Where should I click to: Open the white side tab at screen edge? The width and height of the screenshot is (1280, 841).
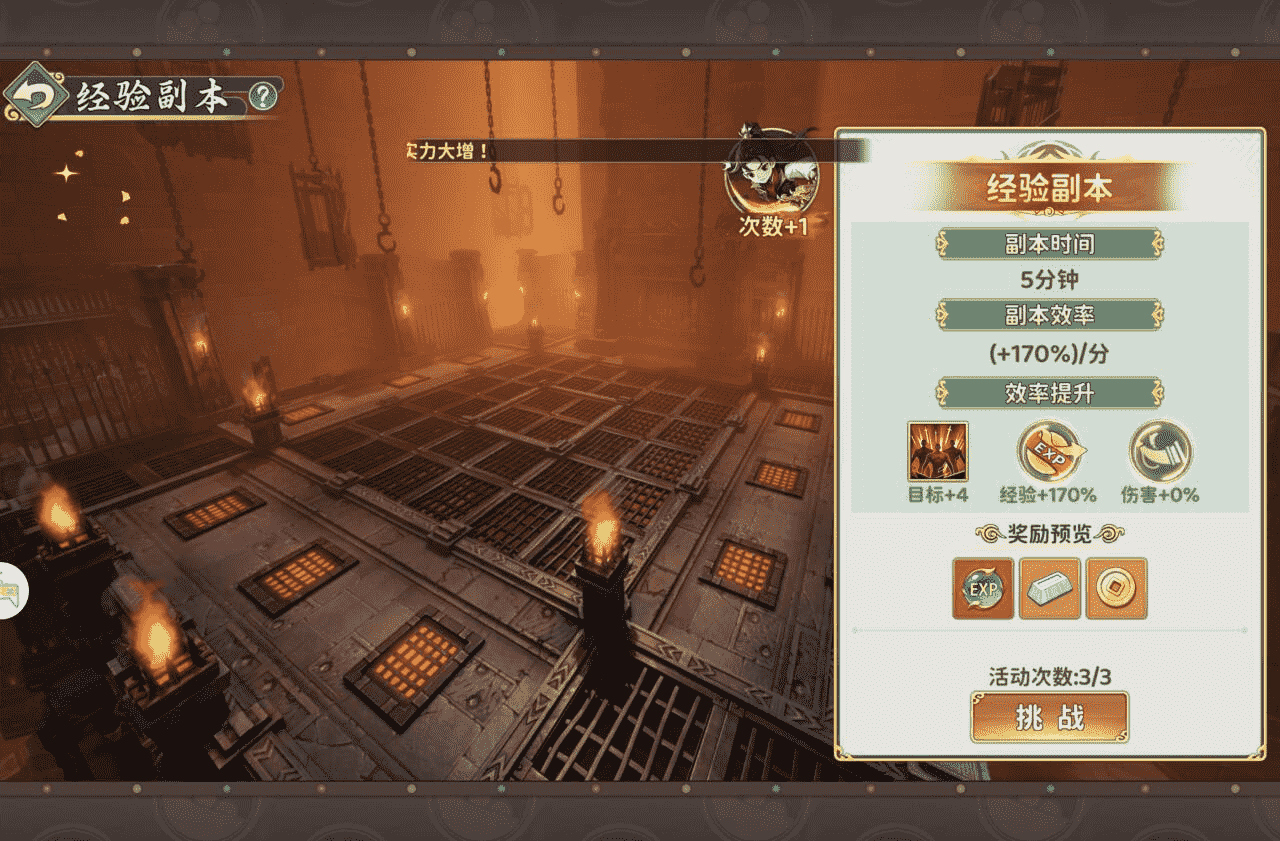[x=12, y=591]
